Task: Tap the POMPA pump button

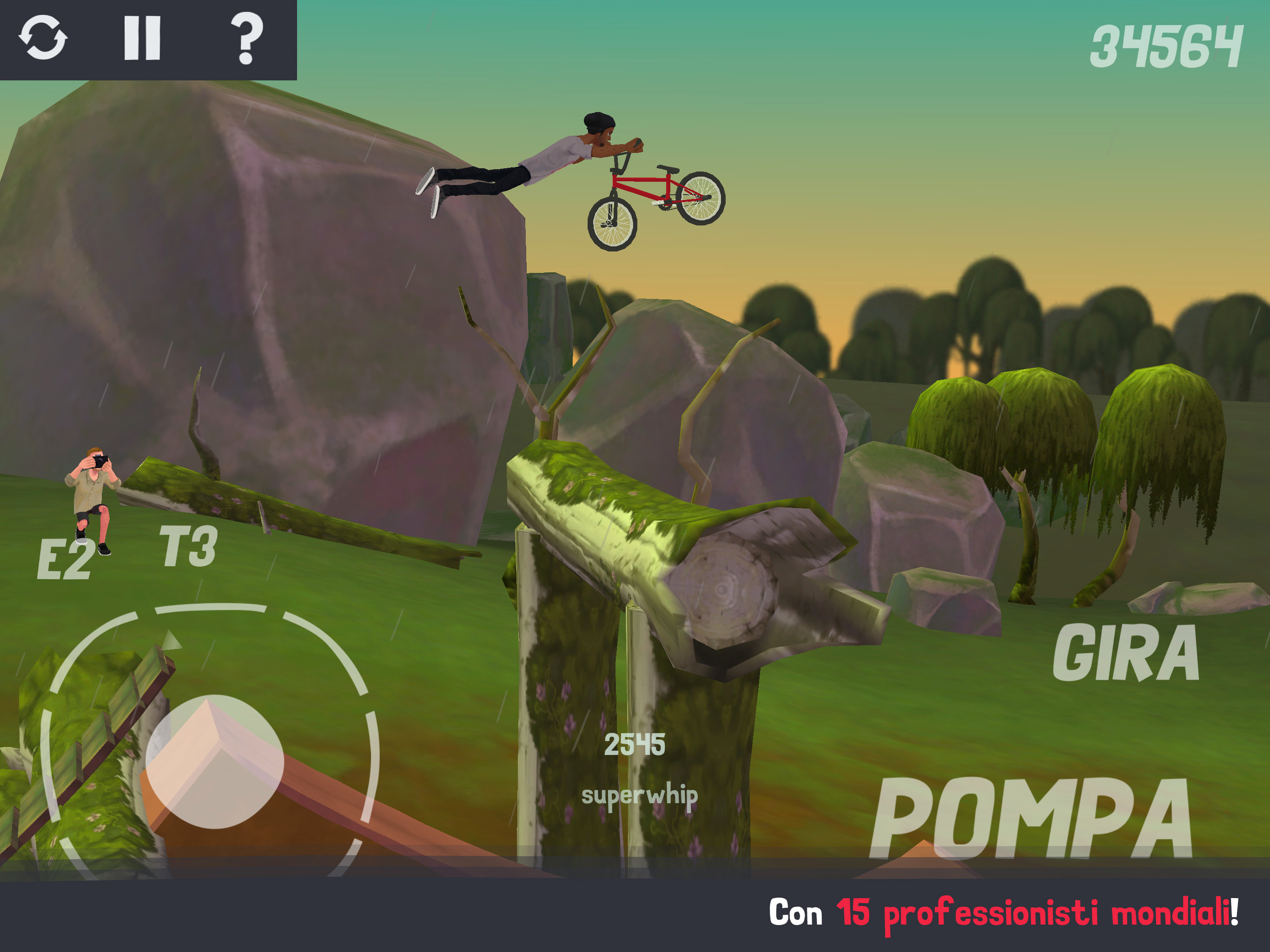Action: pyautogui.click(x=1032, y=819)
